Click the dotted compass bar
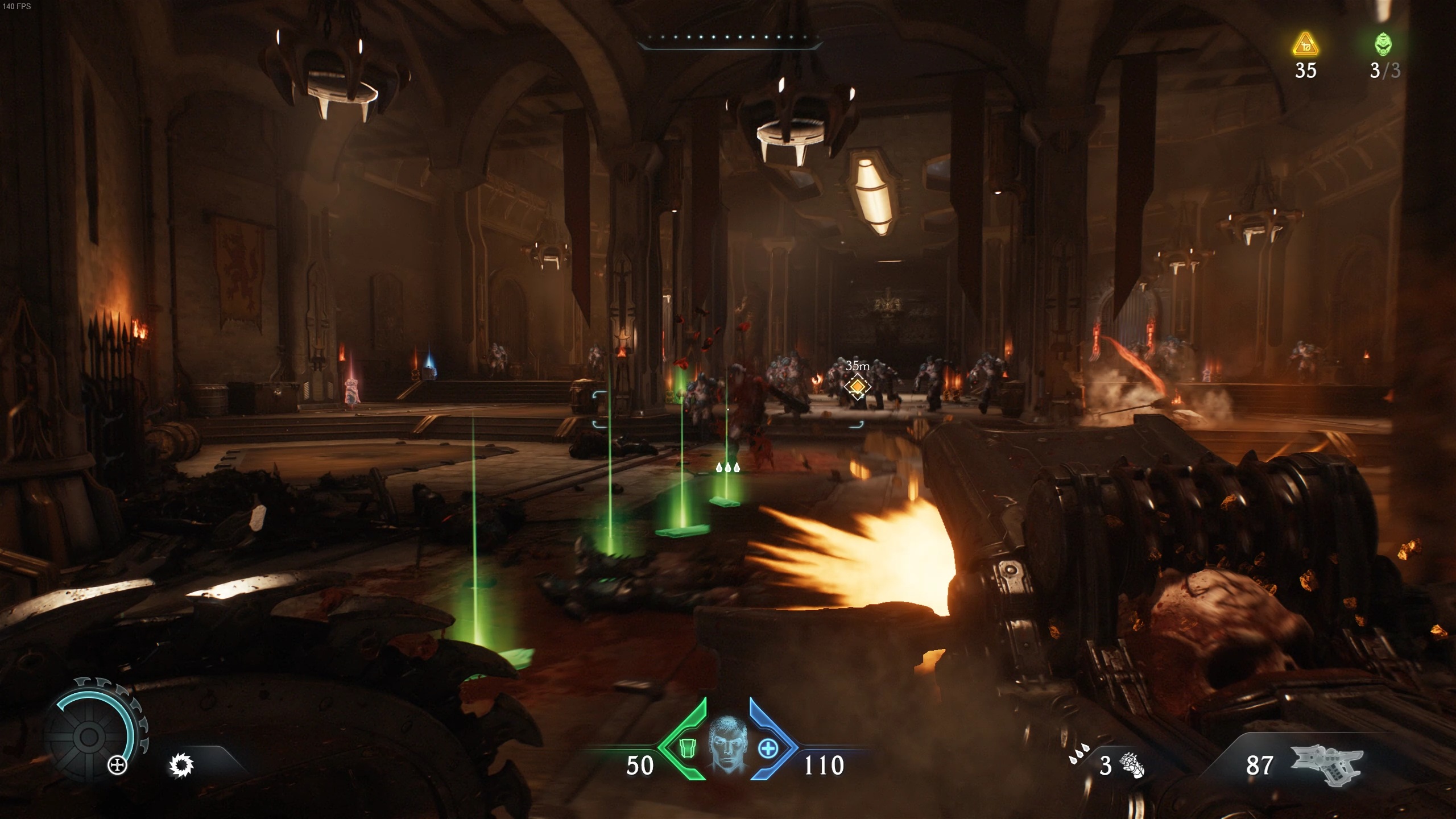This screenshot has height=819, width=1456. click(730, 38)
